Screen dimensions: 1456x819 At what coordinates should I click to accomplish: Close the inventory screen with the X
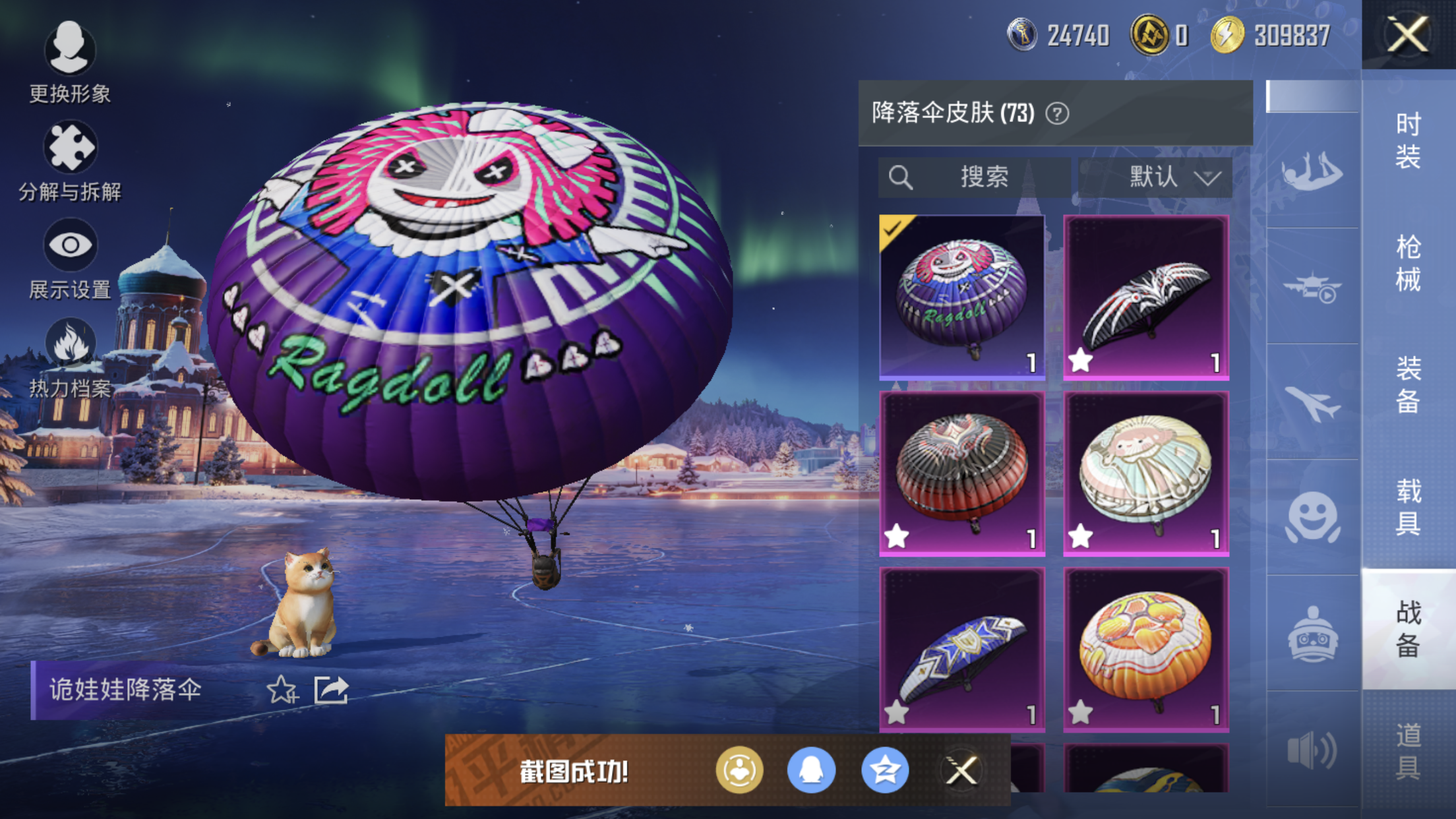pos(1408,34)
